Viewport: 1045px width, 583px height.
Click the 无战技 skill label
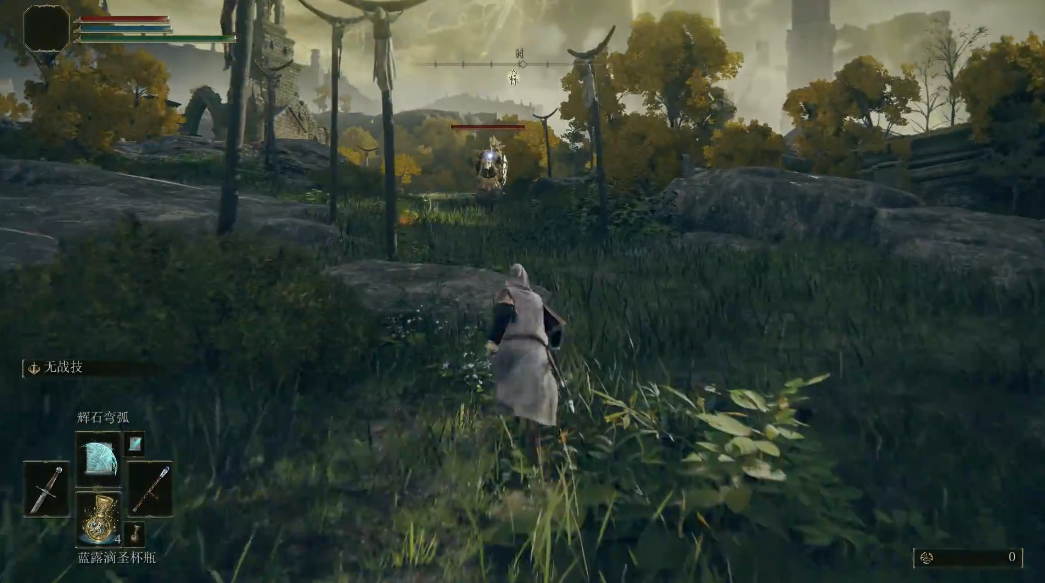click(60, 368)
